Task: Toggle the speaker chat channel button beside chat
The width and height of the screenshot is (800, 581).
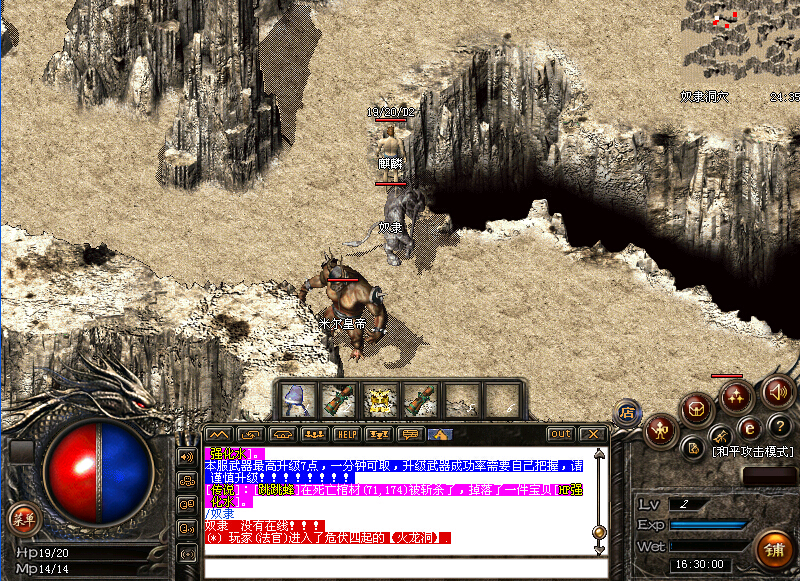Action: [186, 457]
